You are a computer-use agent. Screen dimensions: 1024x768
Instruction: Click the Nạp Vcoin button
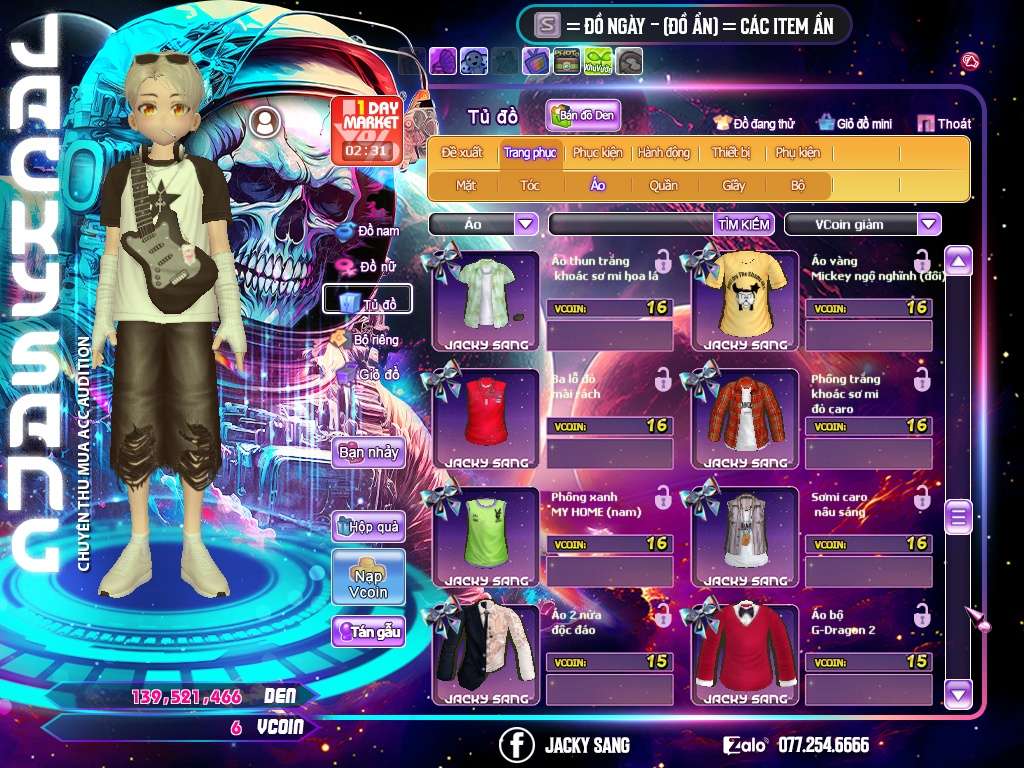pos(368,578)
